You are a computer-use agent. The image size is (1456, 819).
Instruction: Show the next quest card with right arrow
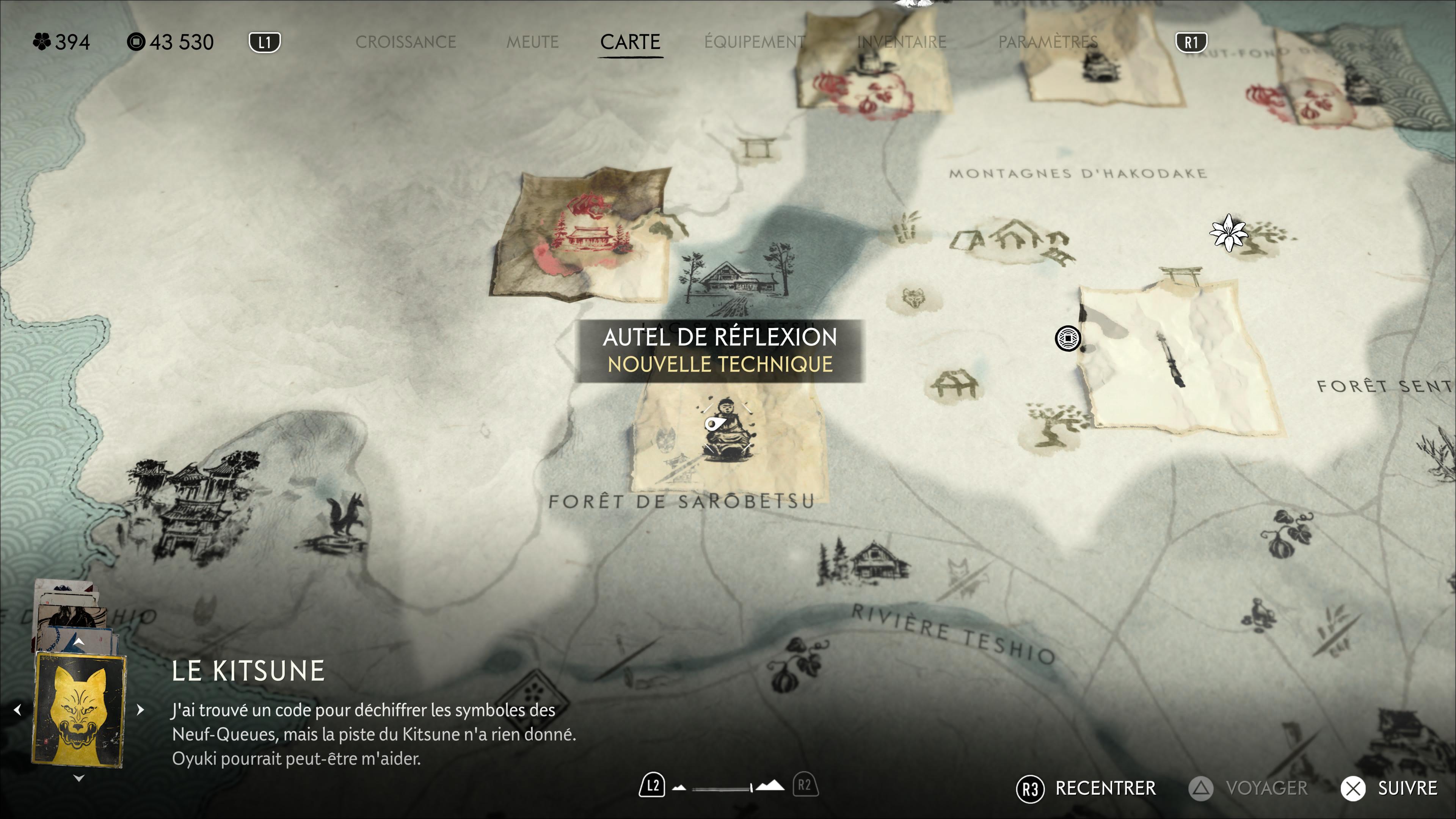141,710
